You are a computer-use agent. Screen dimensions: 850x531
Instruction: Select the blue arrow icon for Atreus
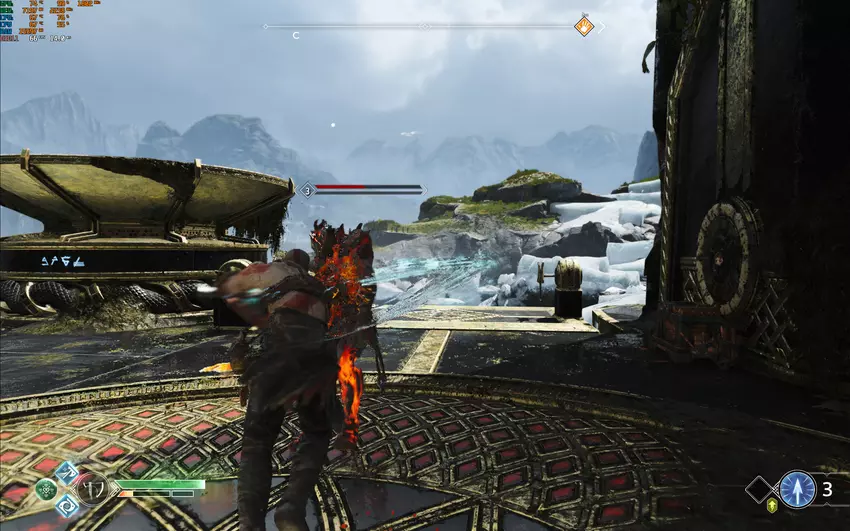click(x=797, y=489)
